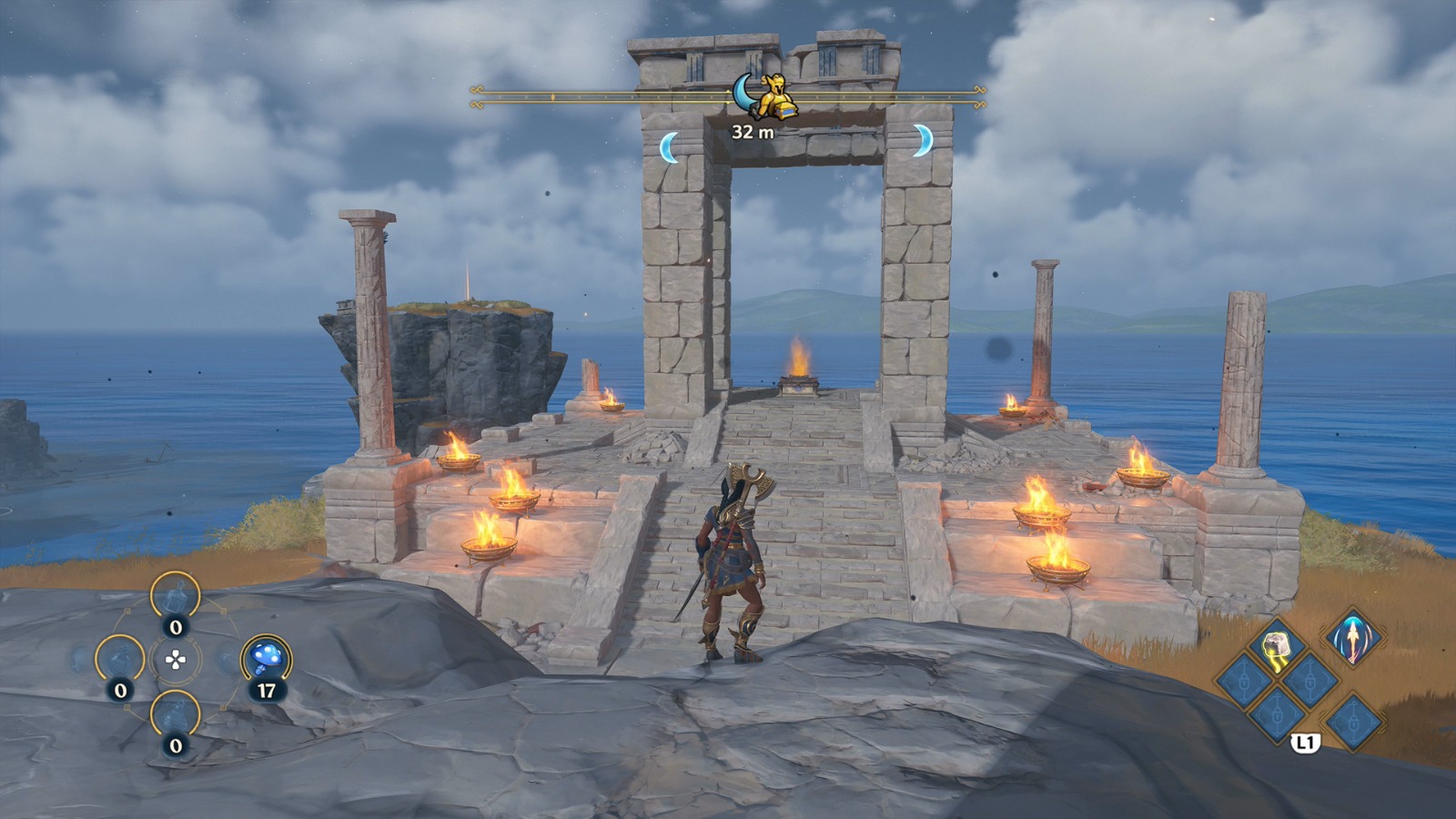The height and width of the screenshot is (819, 1456).
Task: Click the crescent moon symbol on the left pillar
Action: [671, 146]
